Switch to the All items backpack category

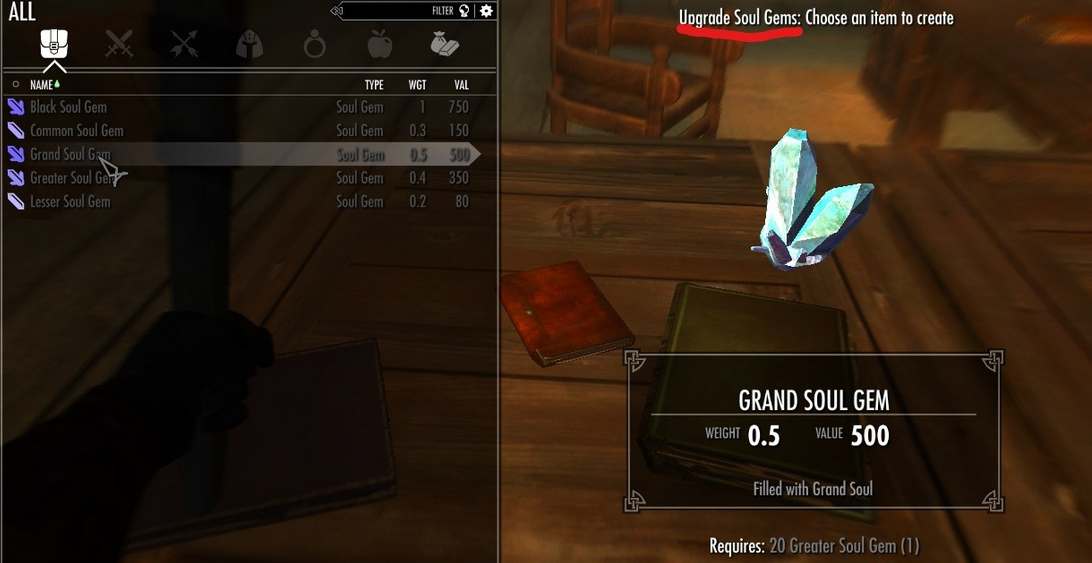tap(54, 44)
